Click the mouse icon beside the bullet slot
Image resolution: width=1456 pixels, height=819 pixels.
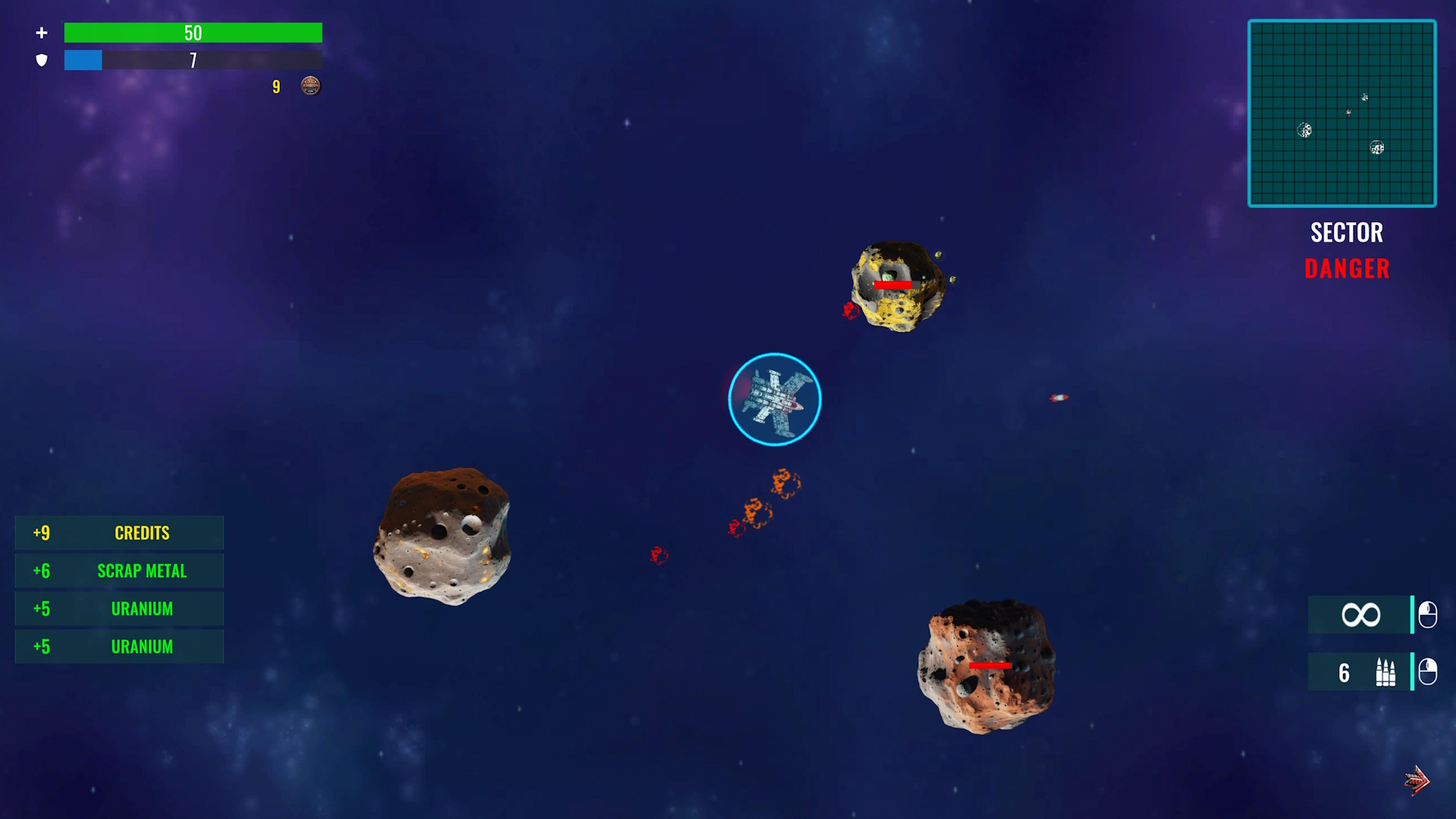tap(1427, 673)
